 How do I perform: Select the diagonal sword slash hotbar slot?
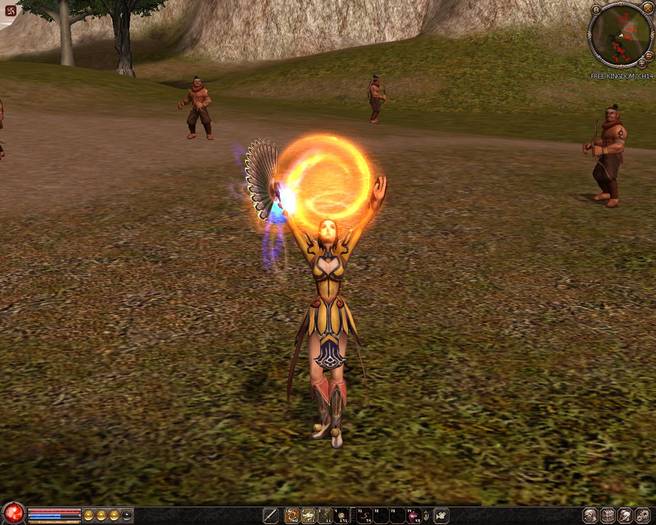270,516
